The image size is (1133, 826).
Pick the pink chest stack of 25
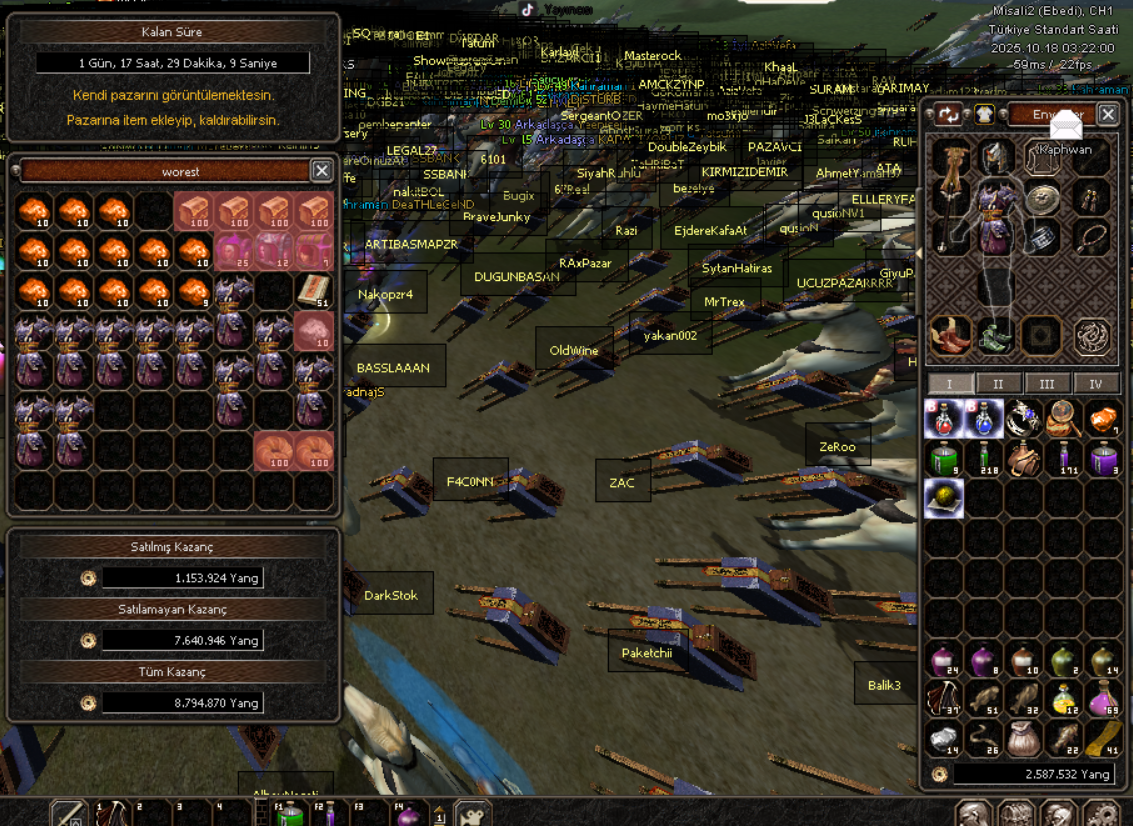(234, 252)
